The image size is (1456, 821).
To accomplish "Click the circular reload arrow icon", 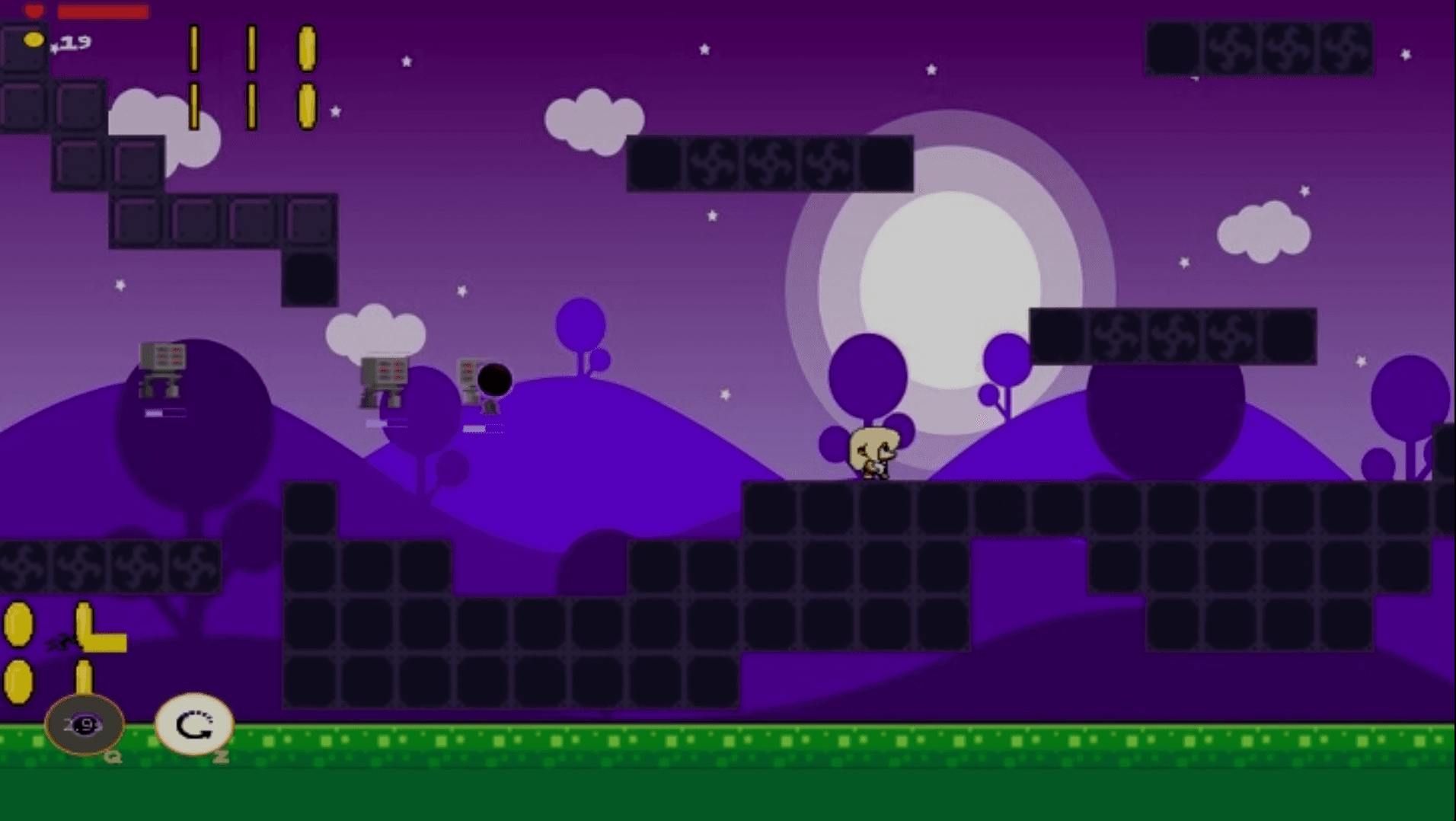I will tap(193, 726).
